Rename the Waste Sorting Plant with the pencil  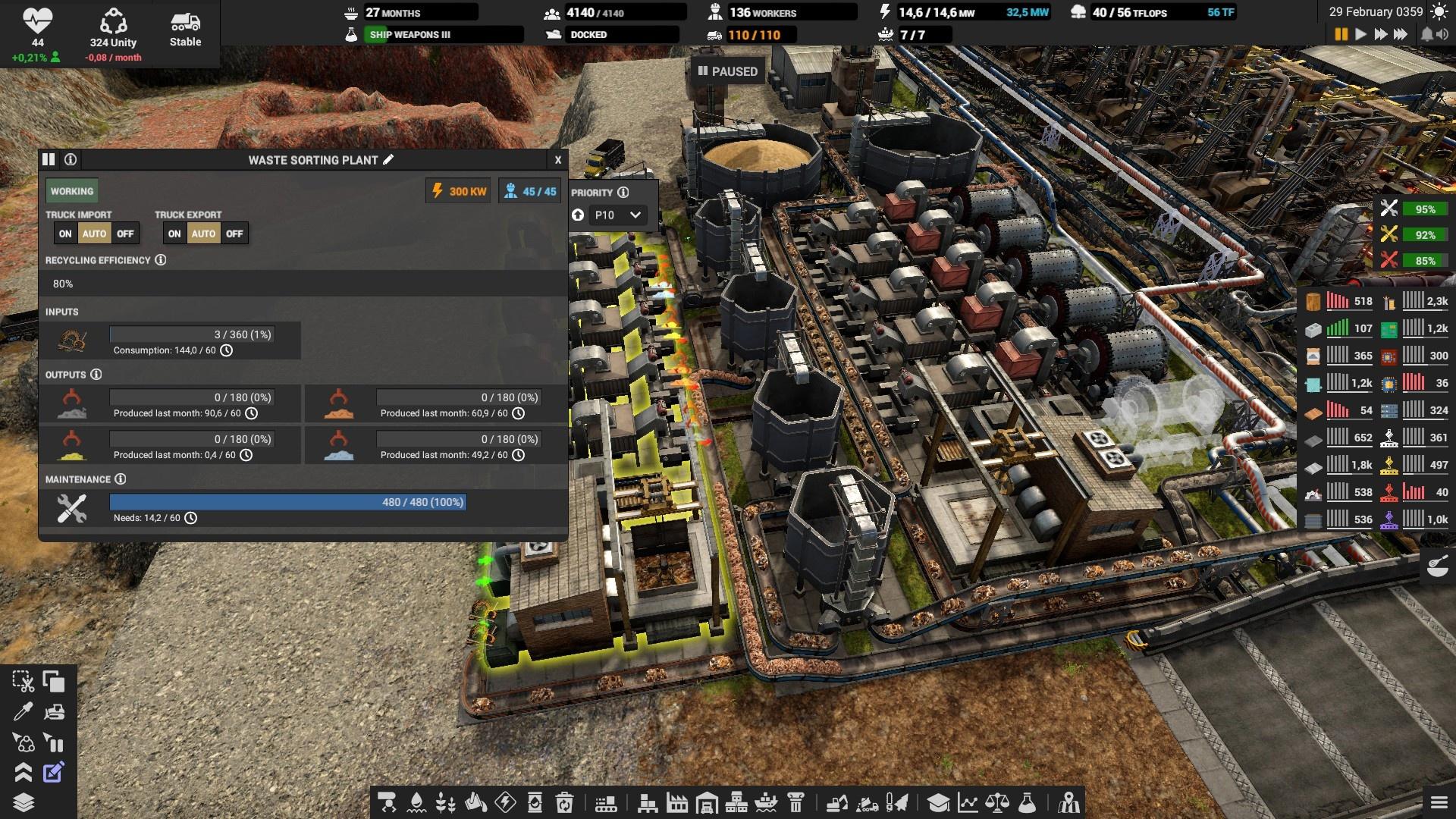point(389,159)
